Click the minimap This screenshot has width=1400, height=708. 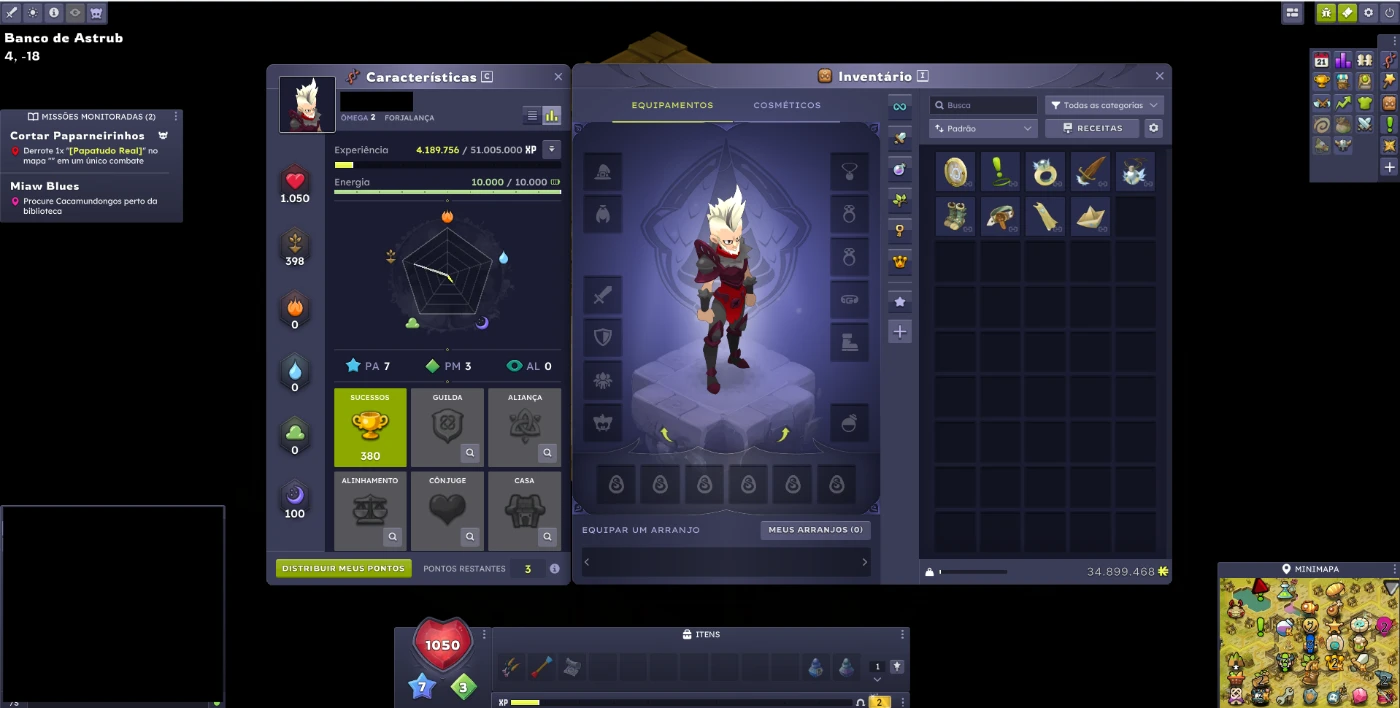[1308, 642]
